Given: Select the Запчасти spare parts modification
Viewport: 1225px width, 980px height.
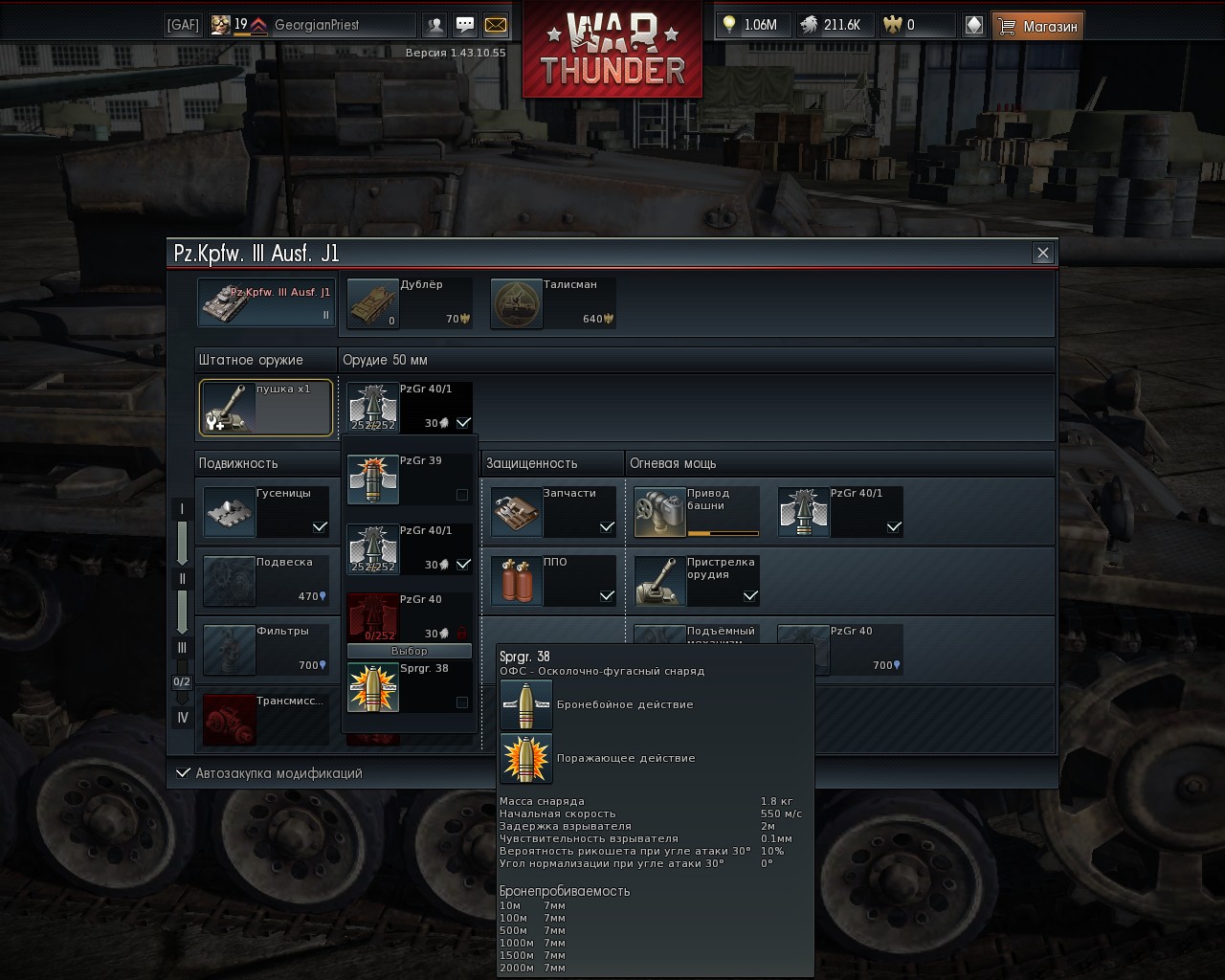Looking at the screenshot, I should coord(552,512).
